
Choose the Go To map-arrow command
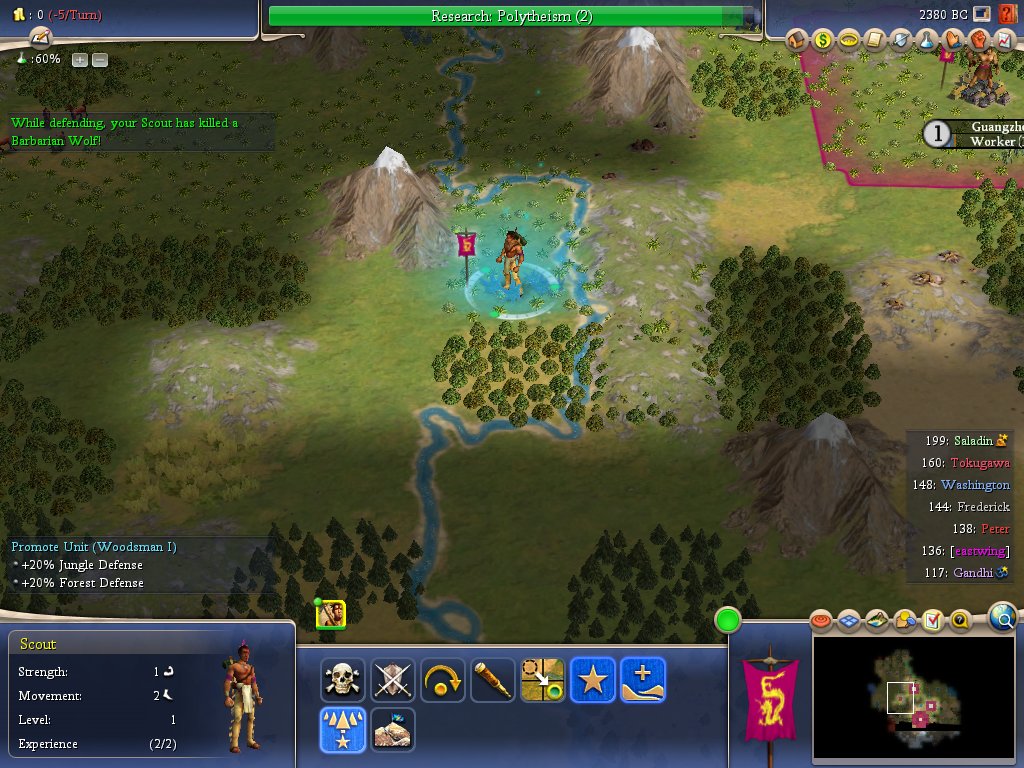tap(543, 680)
